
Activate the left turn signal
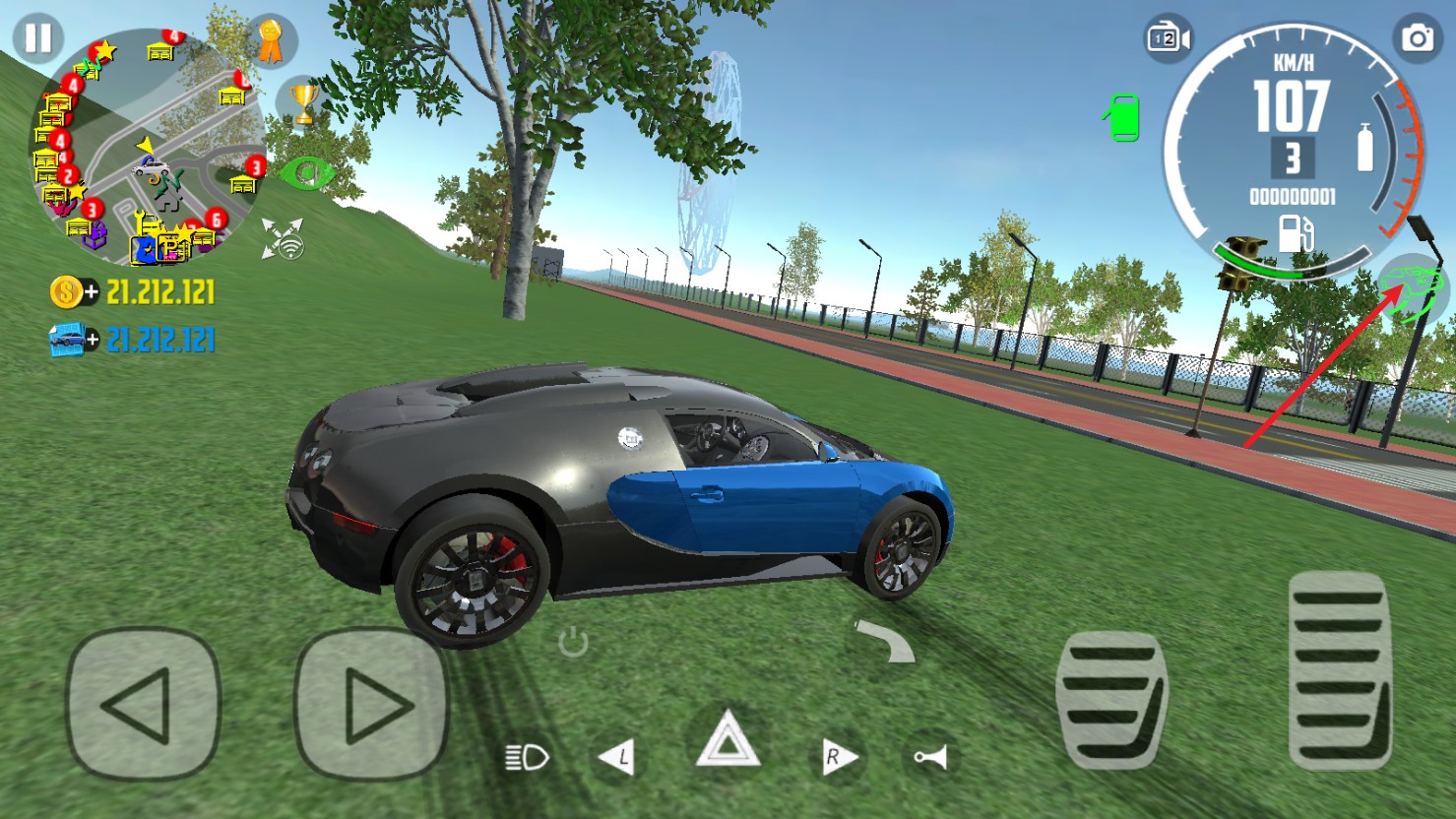[x=617, y=757]
